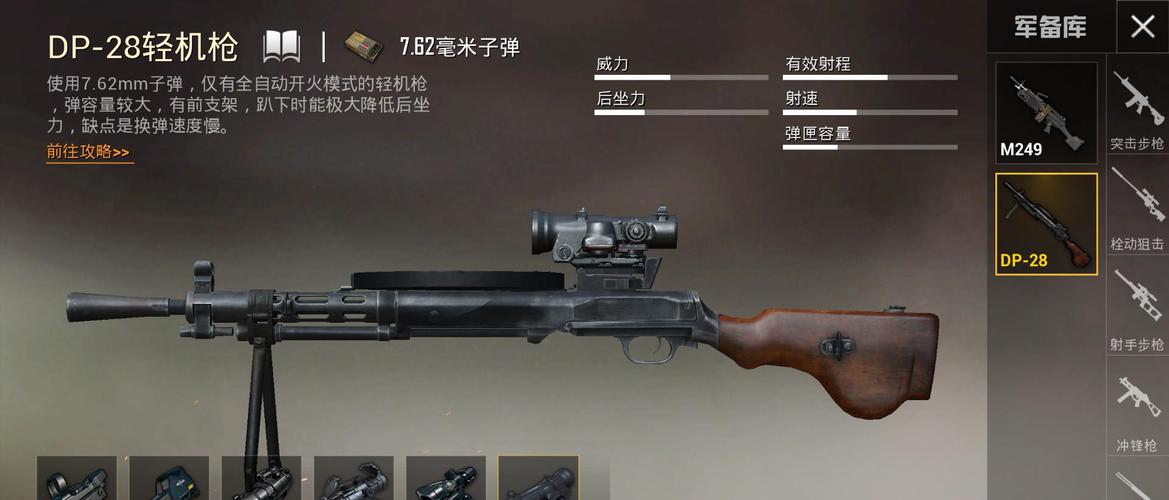This screenshot has width=1169, height=500.
Task: Choose the 冲锋枪 weapon category
Action: pos(1137,412)
